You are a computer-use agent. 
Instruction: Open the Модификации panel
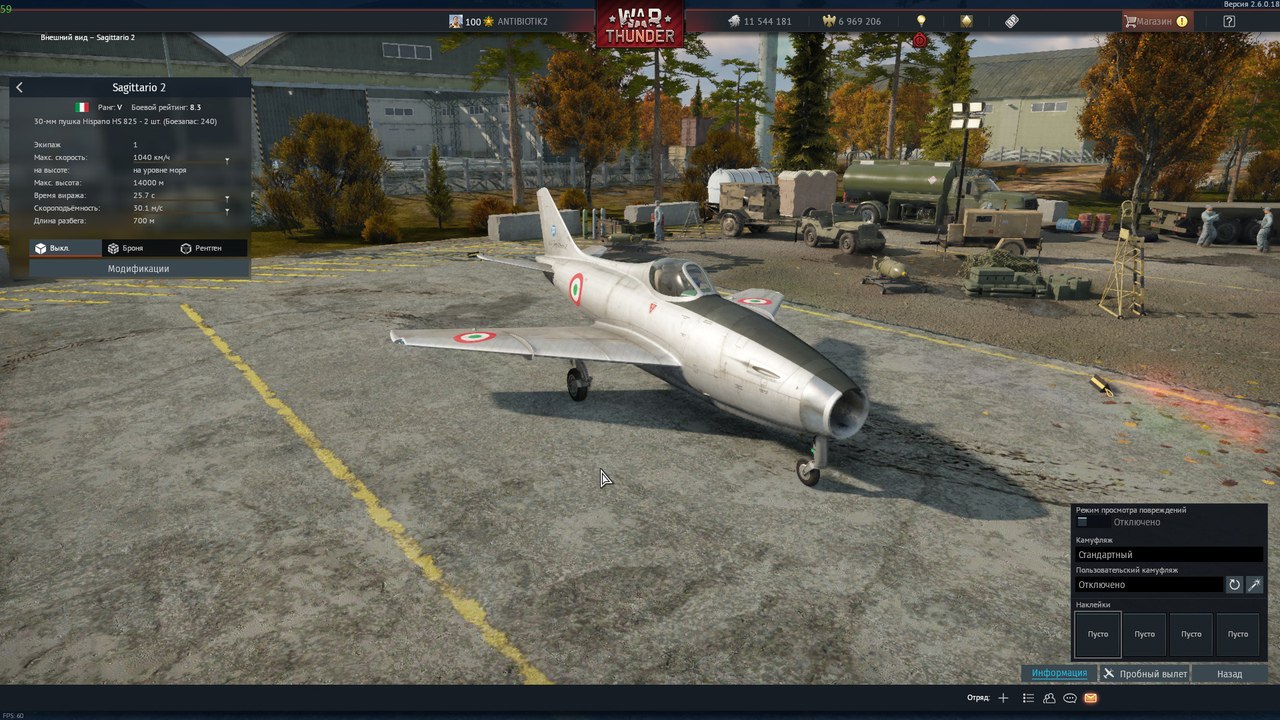138,268
